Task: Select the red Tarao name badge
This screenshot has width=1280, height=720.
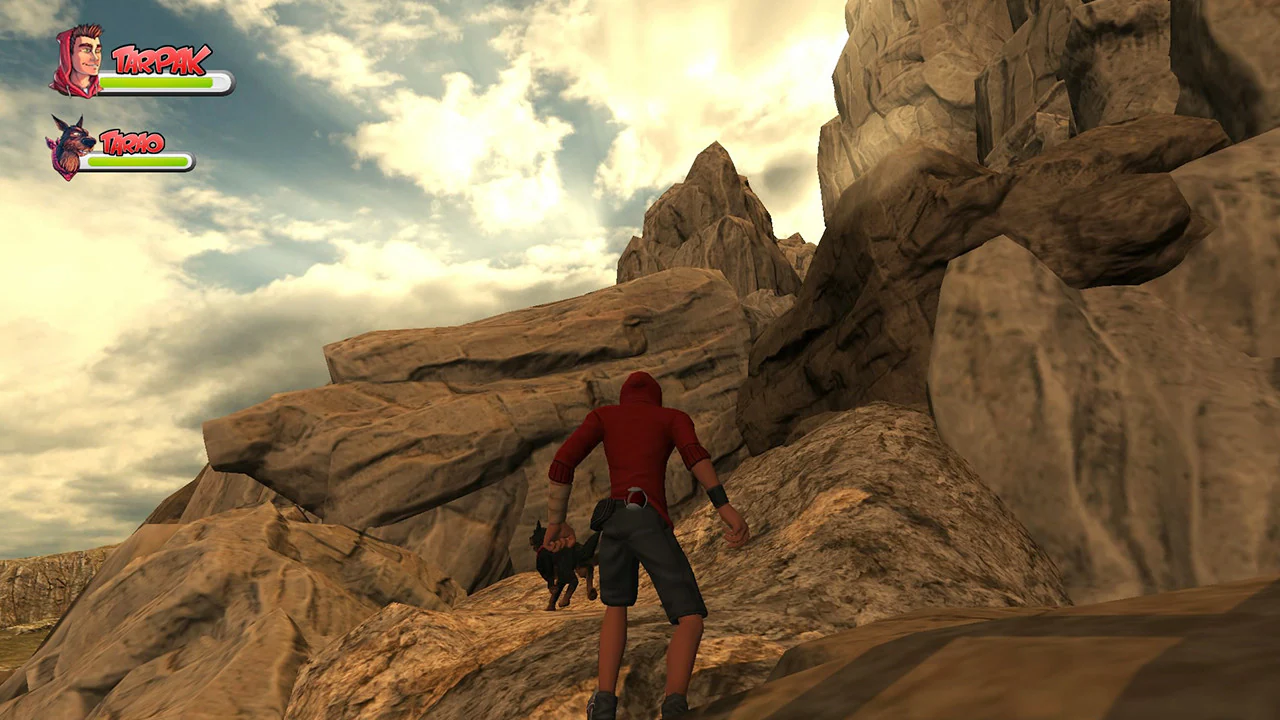Action: click(132, 142)
